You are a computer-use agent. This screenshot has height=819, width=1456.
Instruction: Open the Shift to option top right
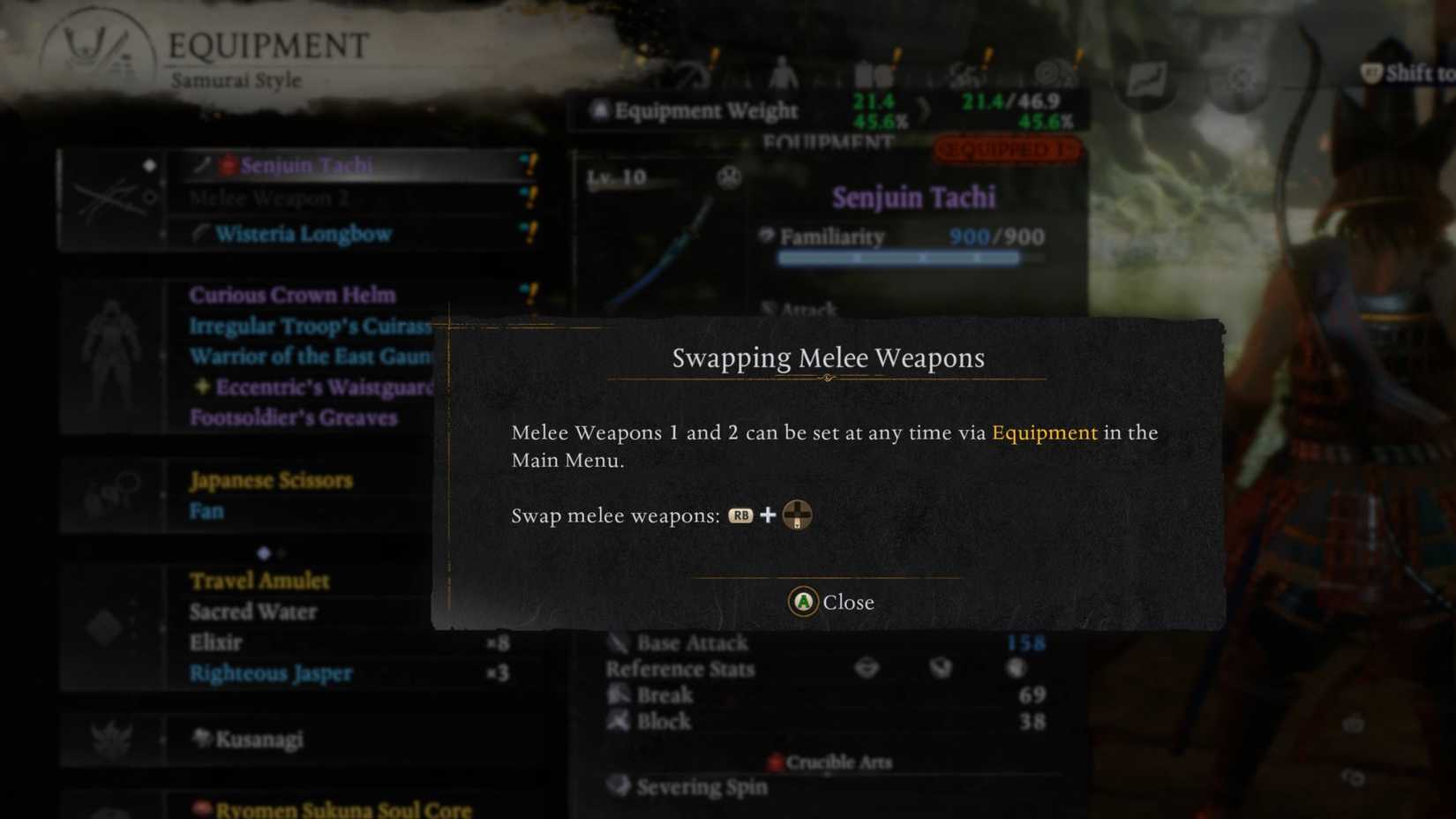pos(1409,74)
